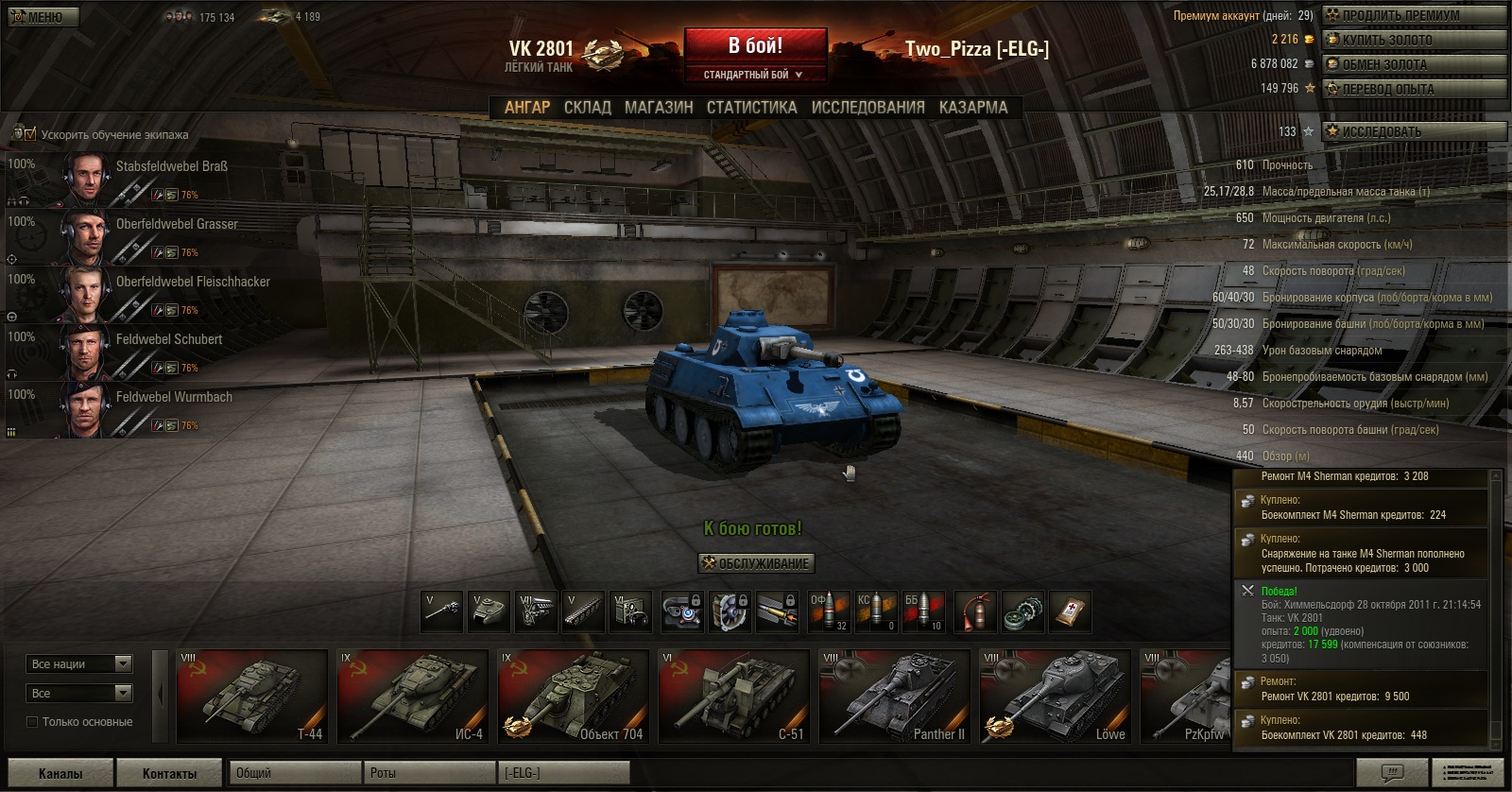Viewport: 1512px width, 792px height.
Task: Select the standard battle type dropdown
Action: (x=753, y=75)
